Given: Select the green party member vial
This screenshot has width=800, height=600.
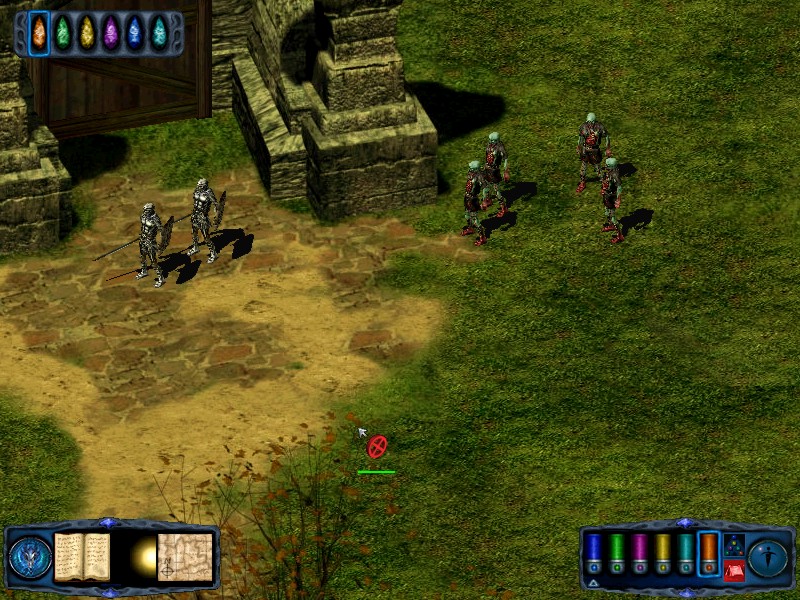Looking at the screenshot, I should click(x=617, y=554).
